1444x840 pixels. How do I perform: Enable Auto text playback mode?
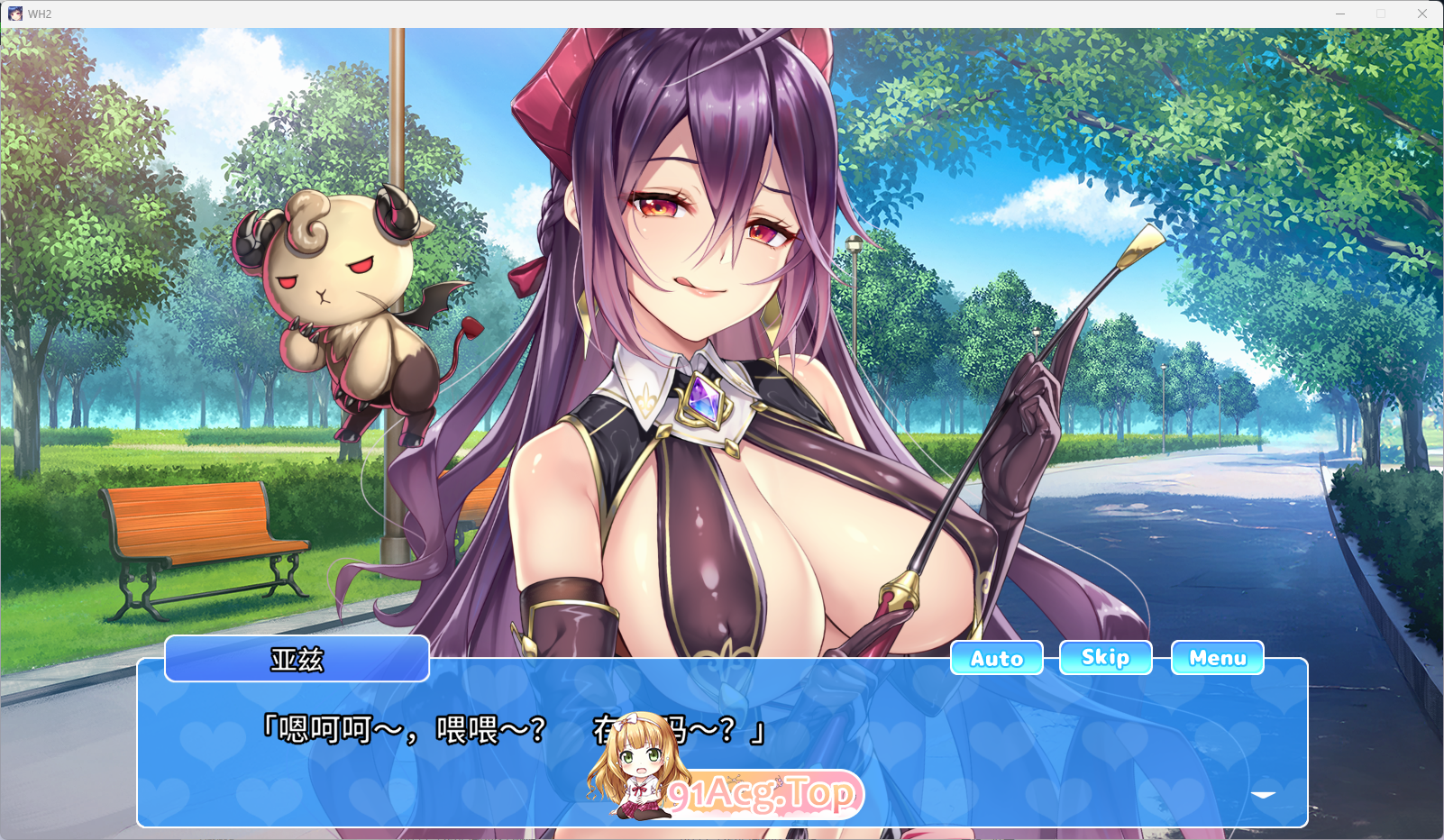996,658
